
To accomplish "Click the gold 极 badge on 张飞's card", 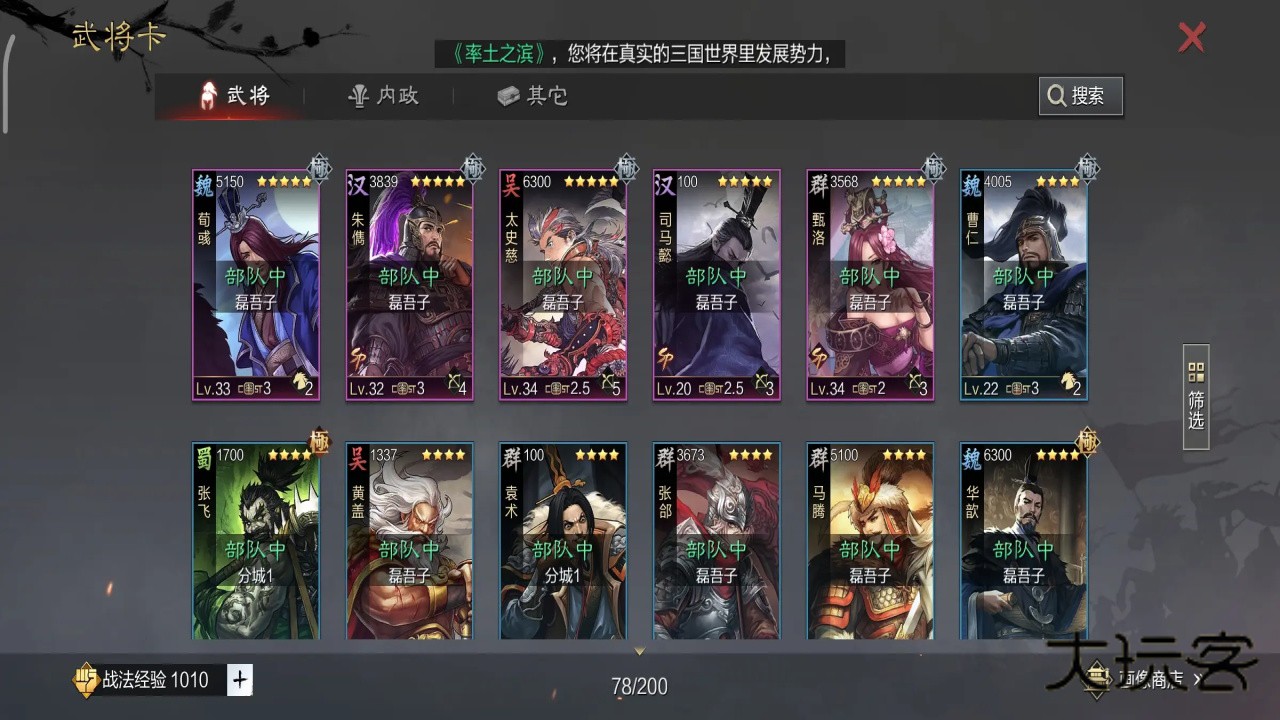I will (x=318, y=443).
